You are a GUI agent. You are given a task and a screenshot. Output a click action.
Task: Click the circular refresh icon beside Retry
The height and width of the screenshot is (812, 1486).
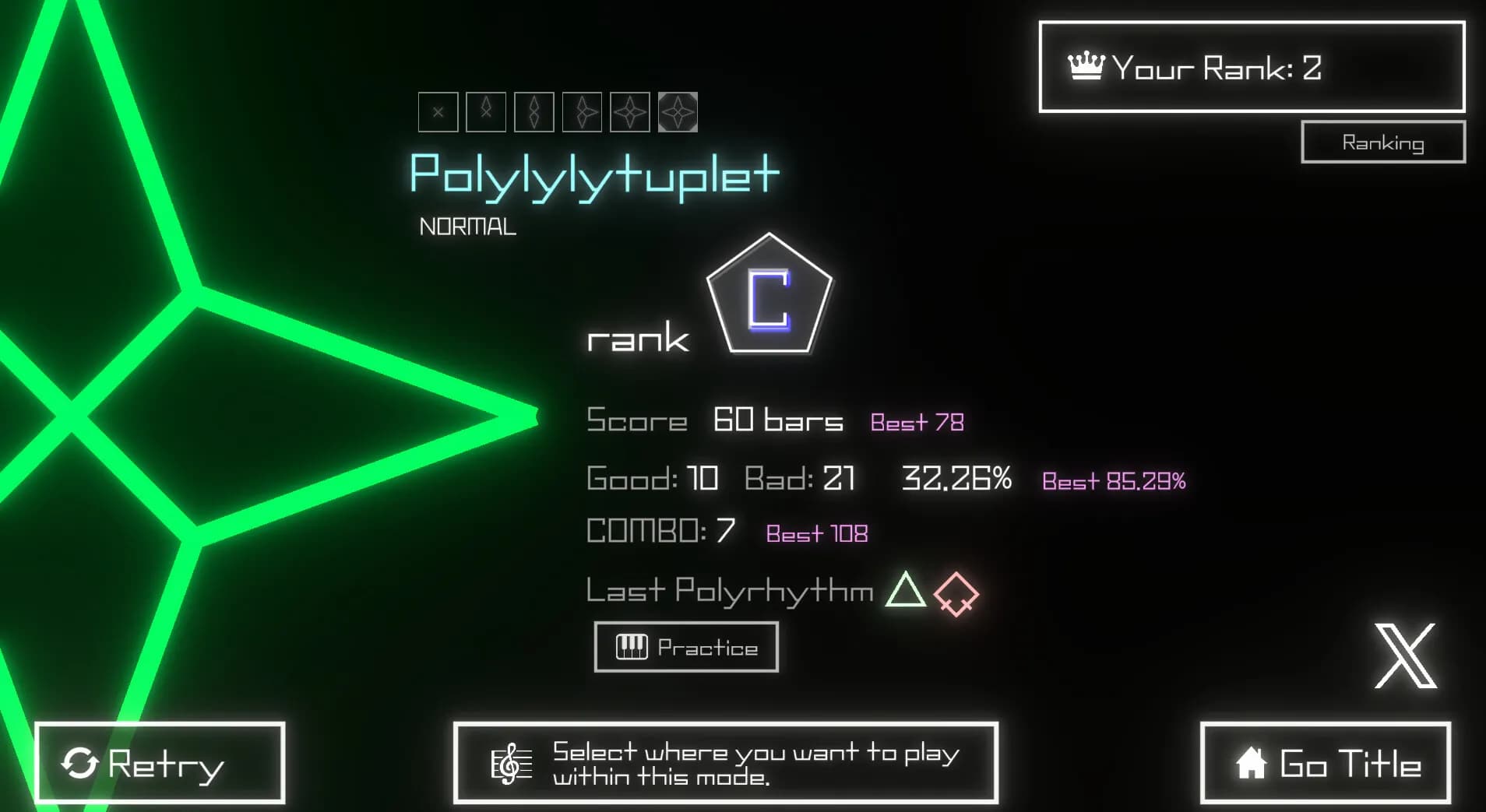(82, 763)
